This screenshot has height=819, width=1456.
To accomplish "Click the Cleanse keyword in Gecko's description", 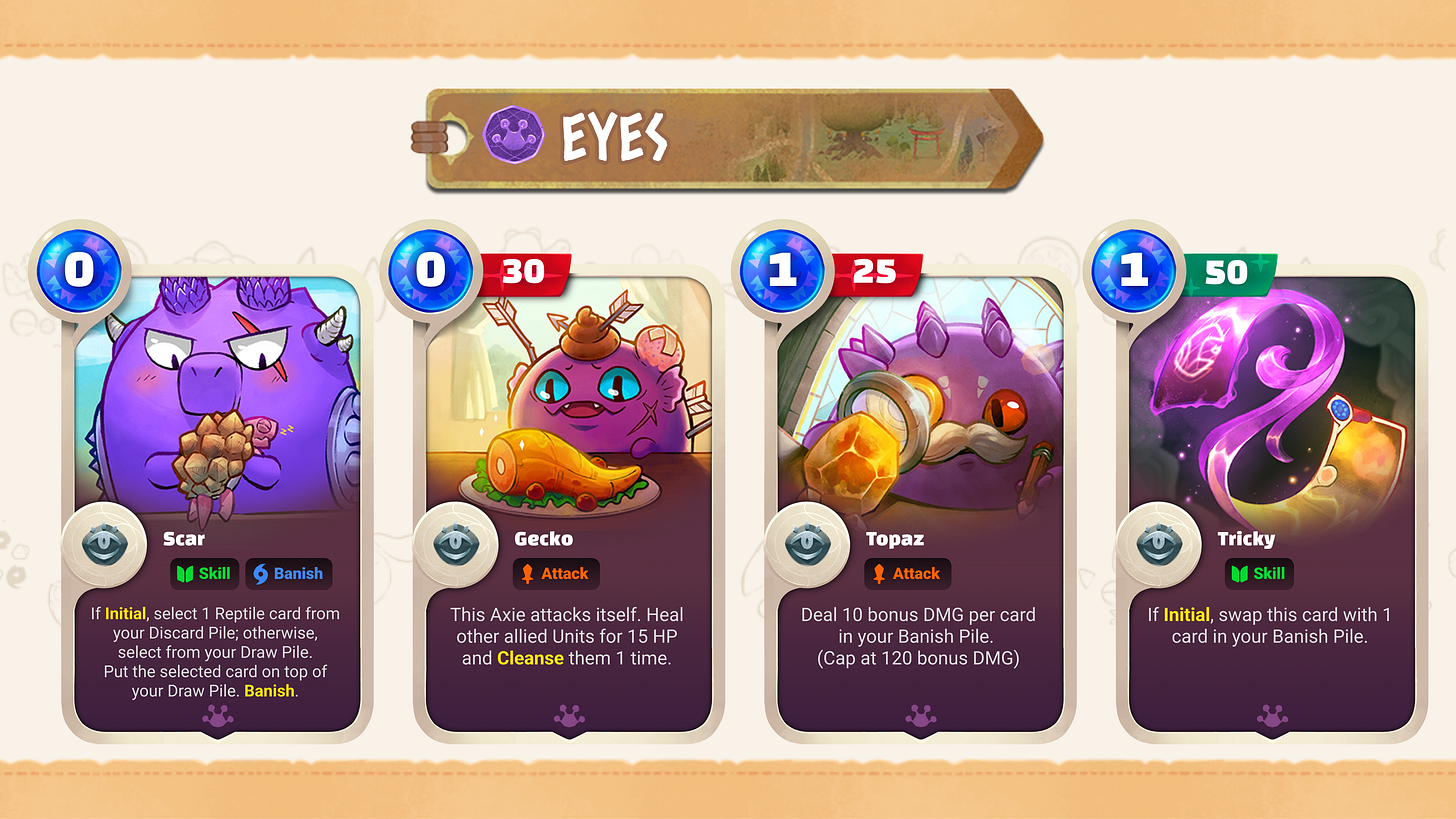I will (530, 658).
